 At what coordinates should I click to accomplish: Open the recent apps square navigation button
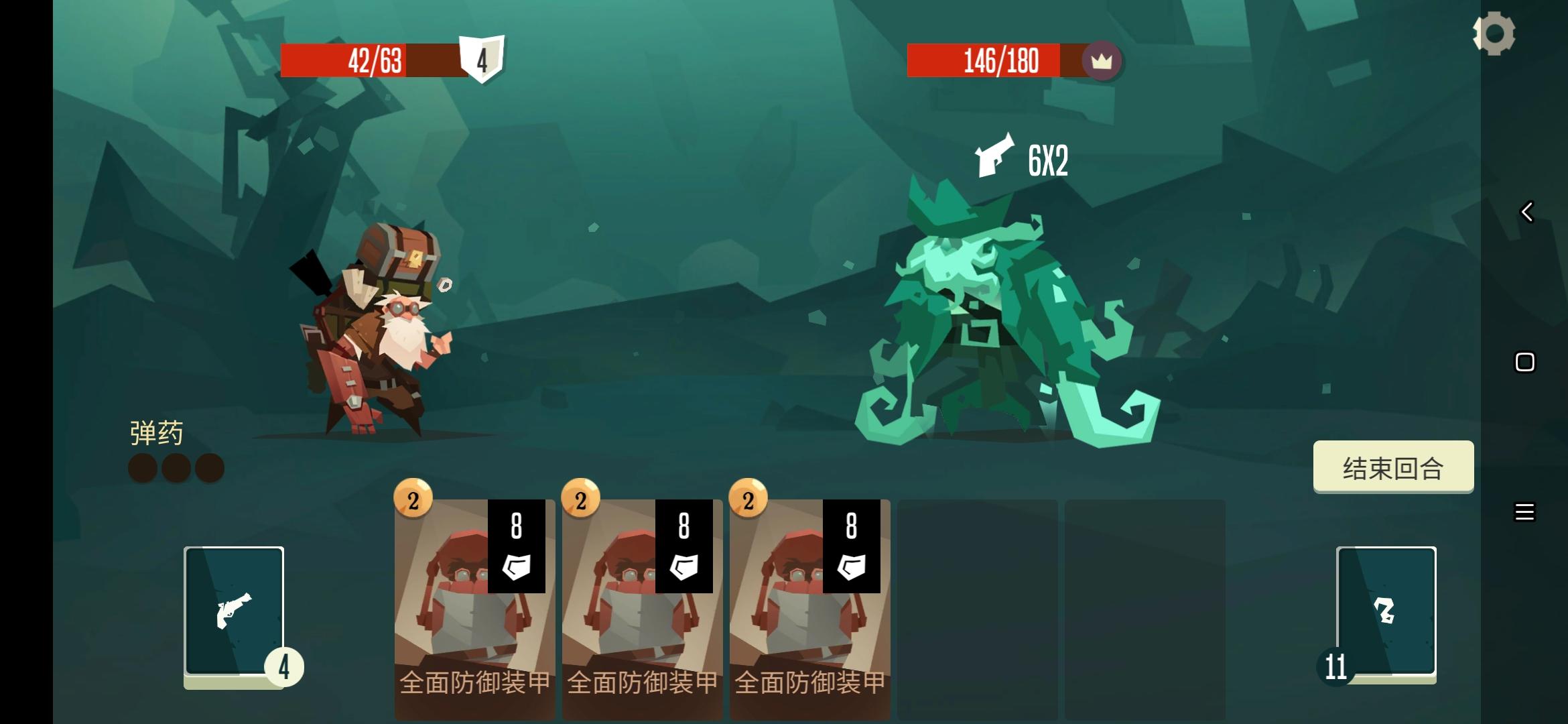(1523, 362)
